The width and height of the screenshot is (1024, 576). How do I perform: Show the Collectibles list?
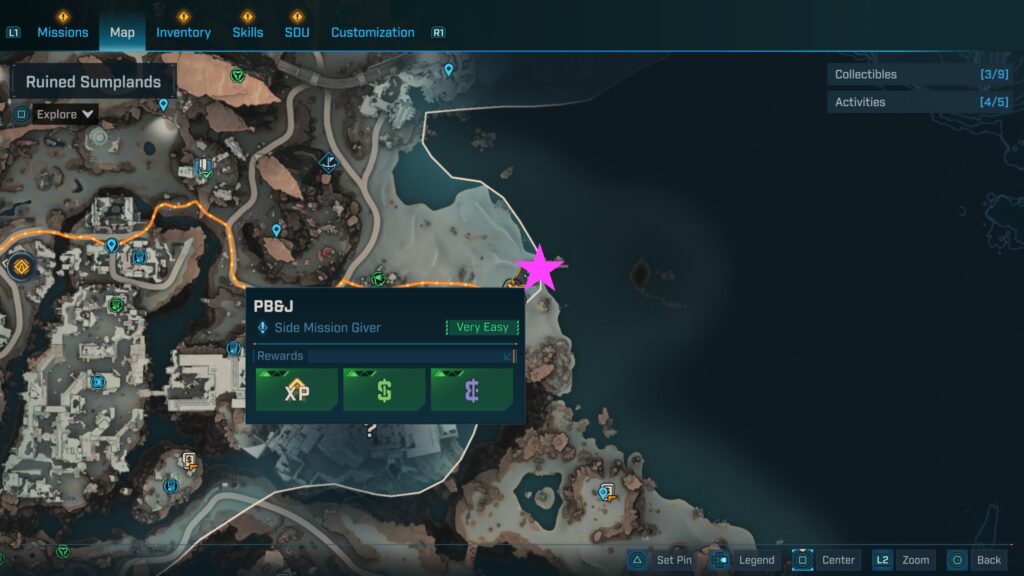(924, 74)
